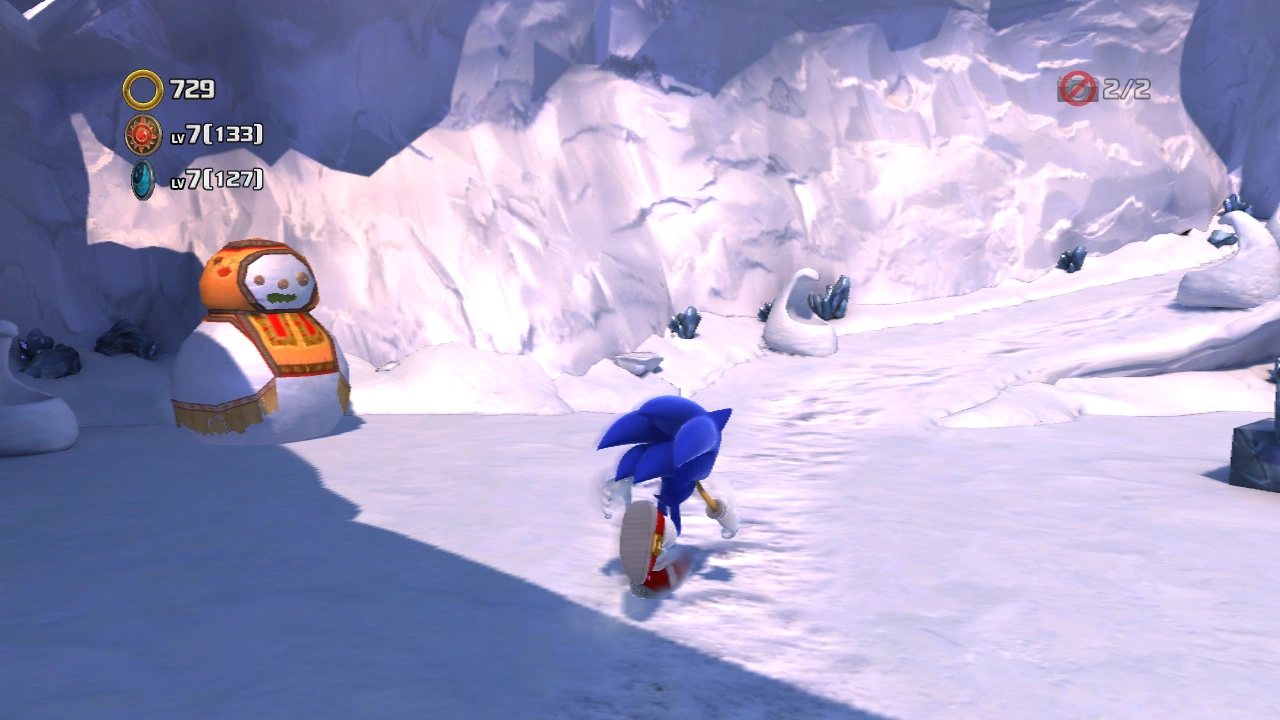Click the crossed-out camera icon
Viewport: 1280px width, 720px height.
click(1077, 89)
